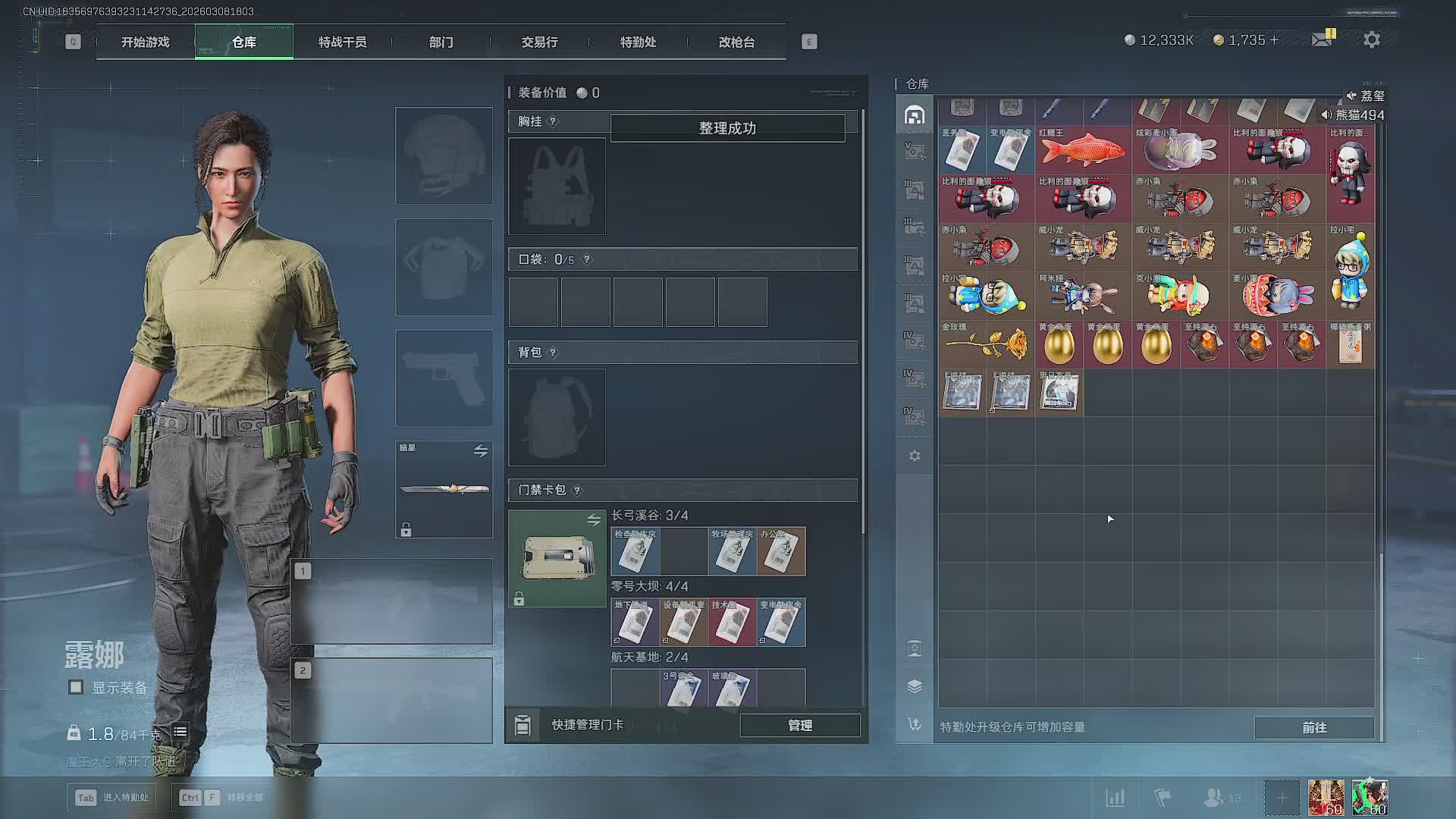
Task: Open the 部门 tab
Action: 441,42
